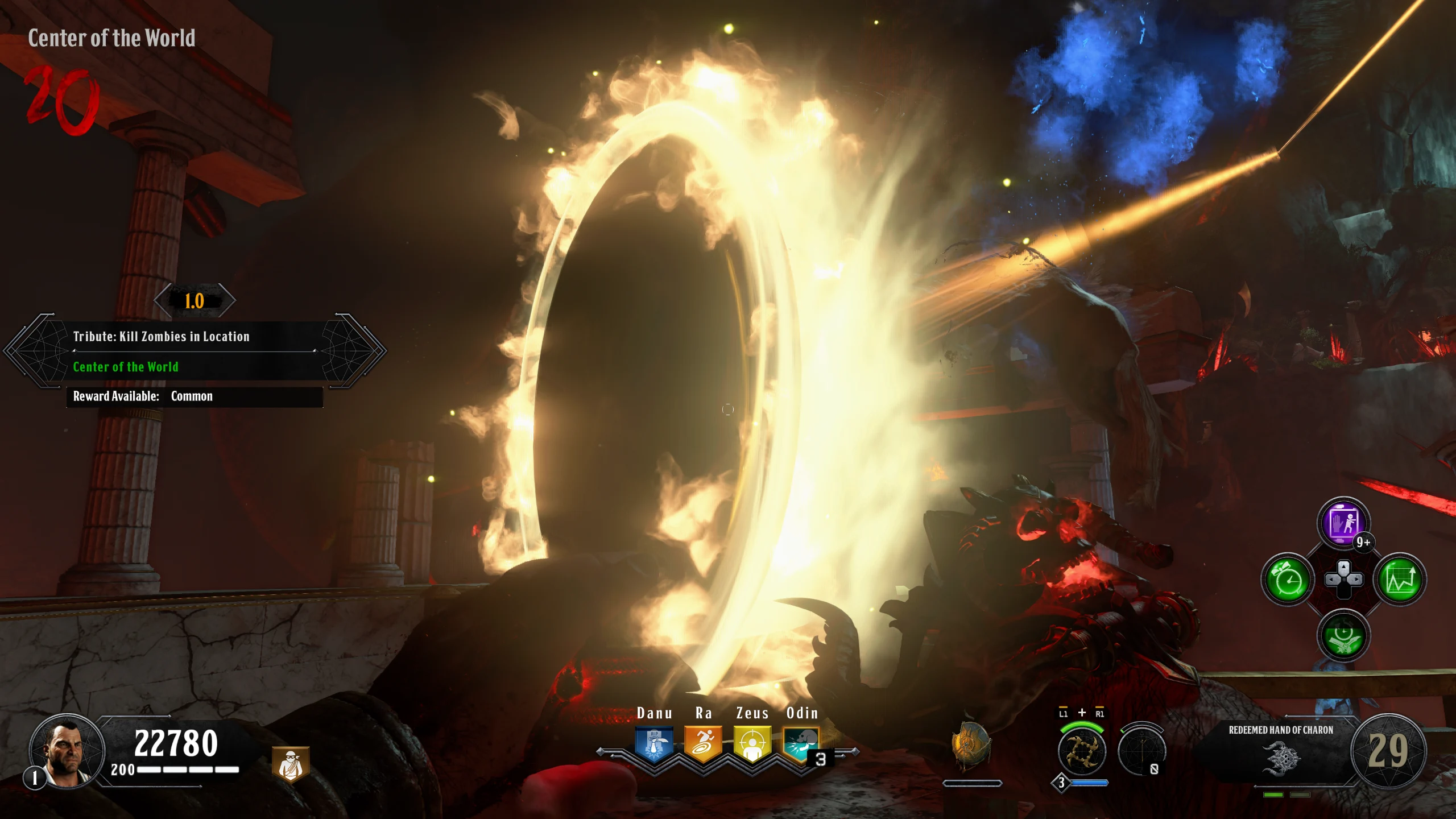
Task: Select the empty equipment slot icon
Action: click(1141, 751)
